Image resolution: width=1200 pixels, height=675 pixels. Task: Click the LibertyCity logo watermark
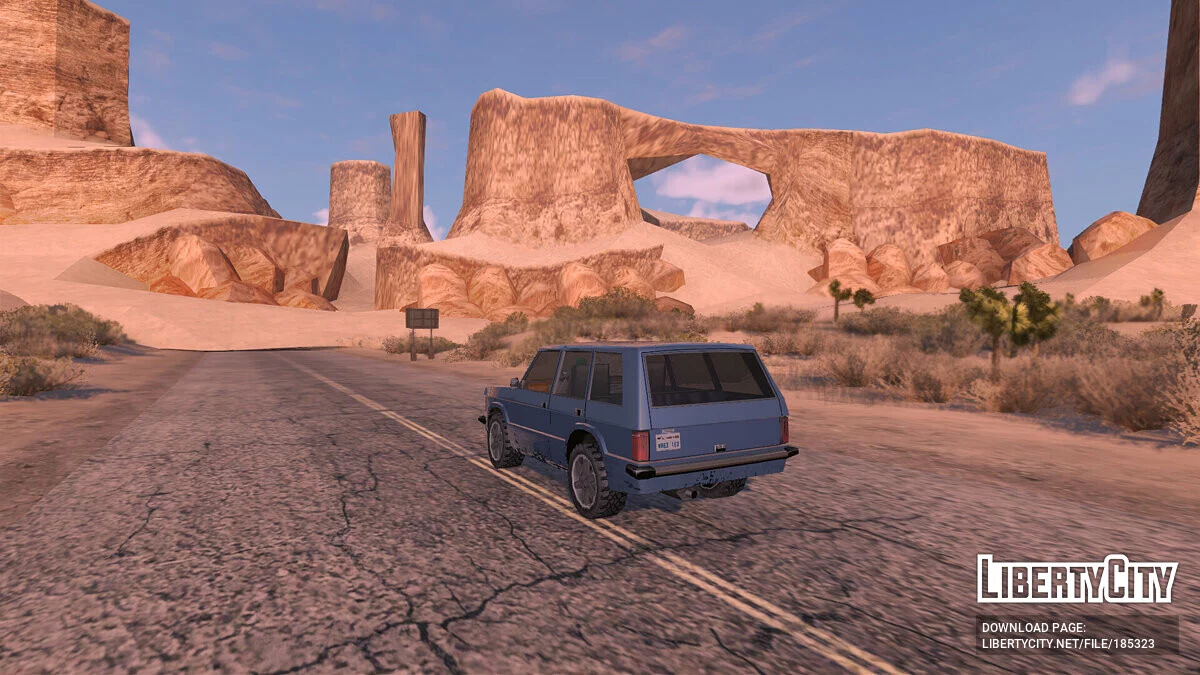click(x=1077, y=579)
